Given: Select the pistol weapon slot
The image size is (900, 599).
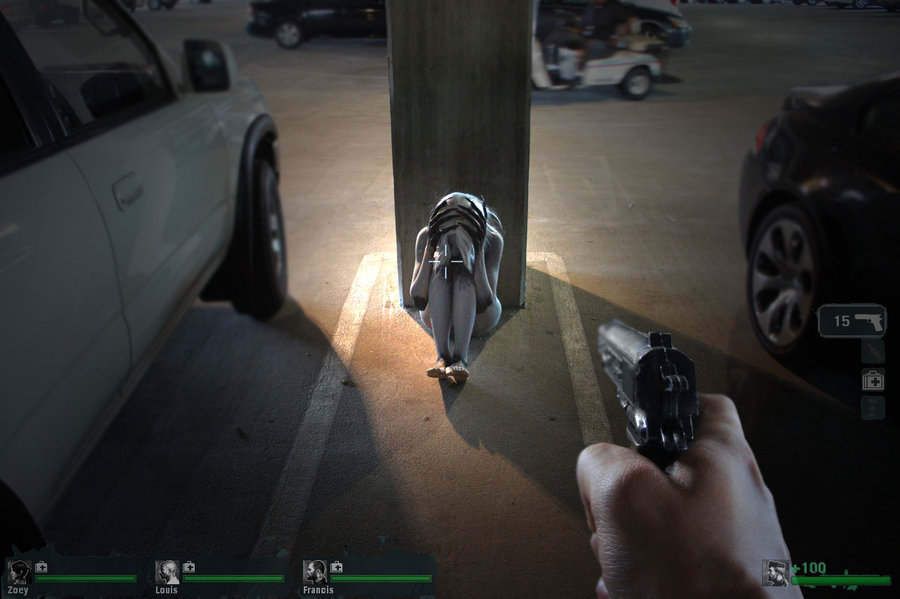Looking at the screenshot, I should pos(852,321).
